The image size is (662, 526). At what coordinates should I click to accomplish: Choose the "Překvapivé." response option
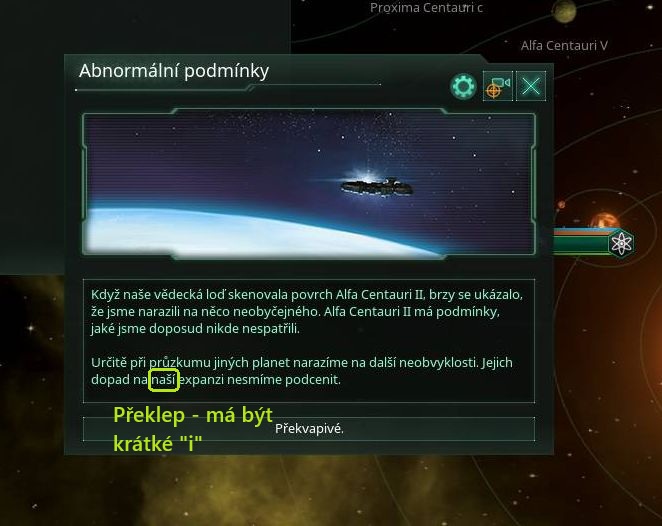309,429
